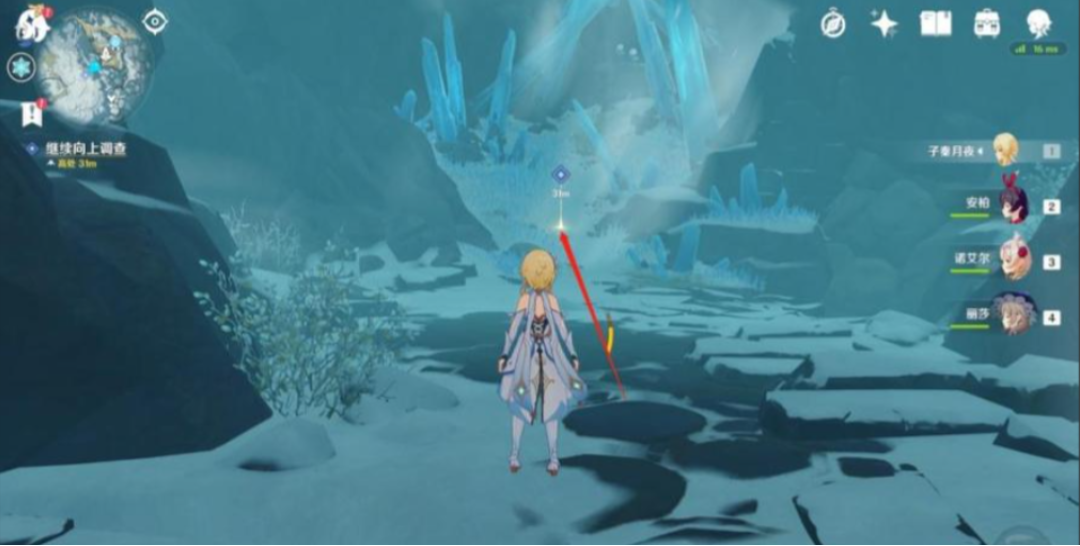Switch to party member 丽莎
This screenshot has width=1080, height=546.
tap(1014, 315)
